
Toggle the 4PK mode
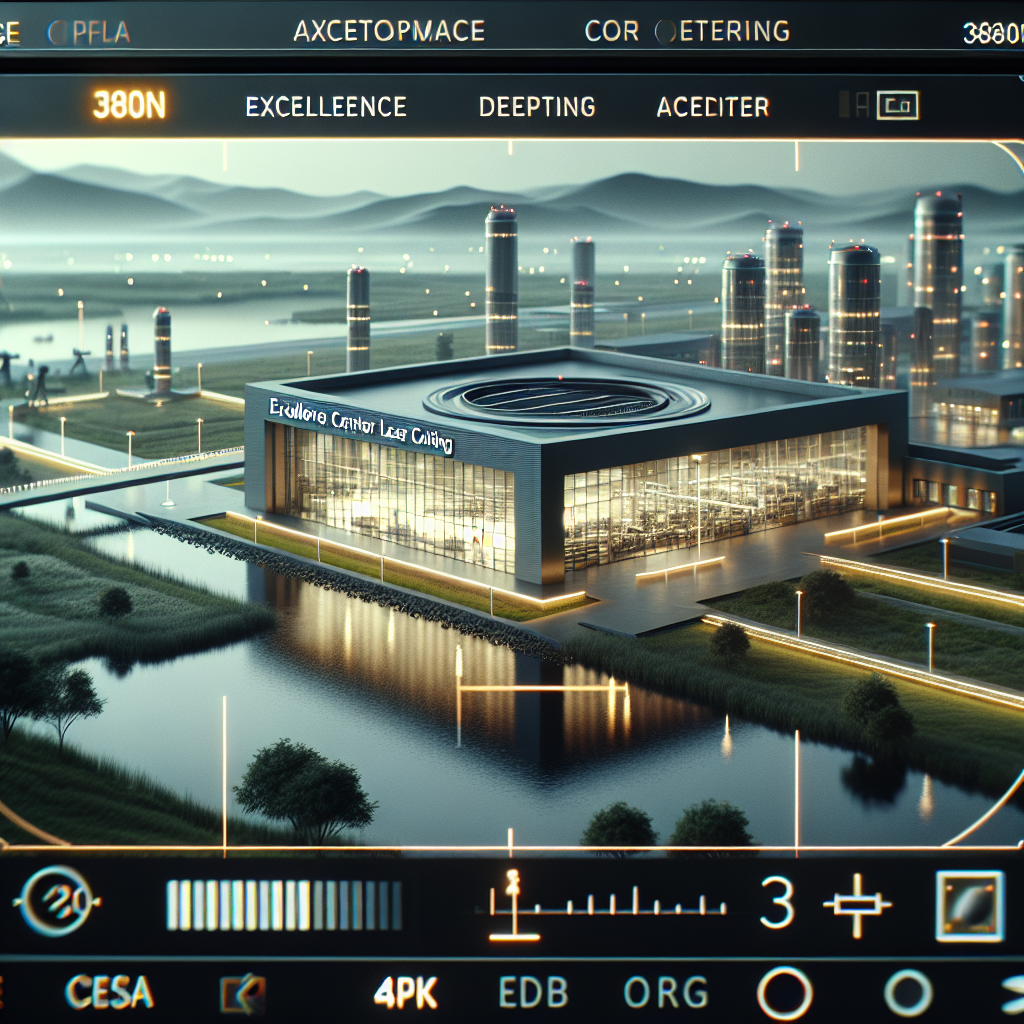[408, 993]
